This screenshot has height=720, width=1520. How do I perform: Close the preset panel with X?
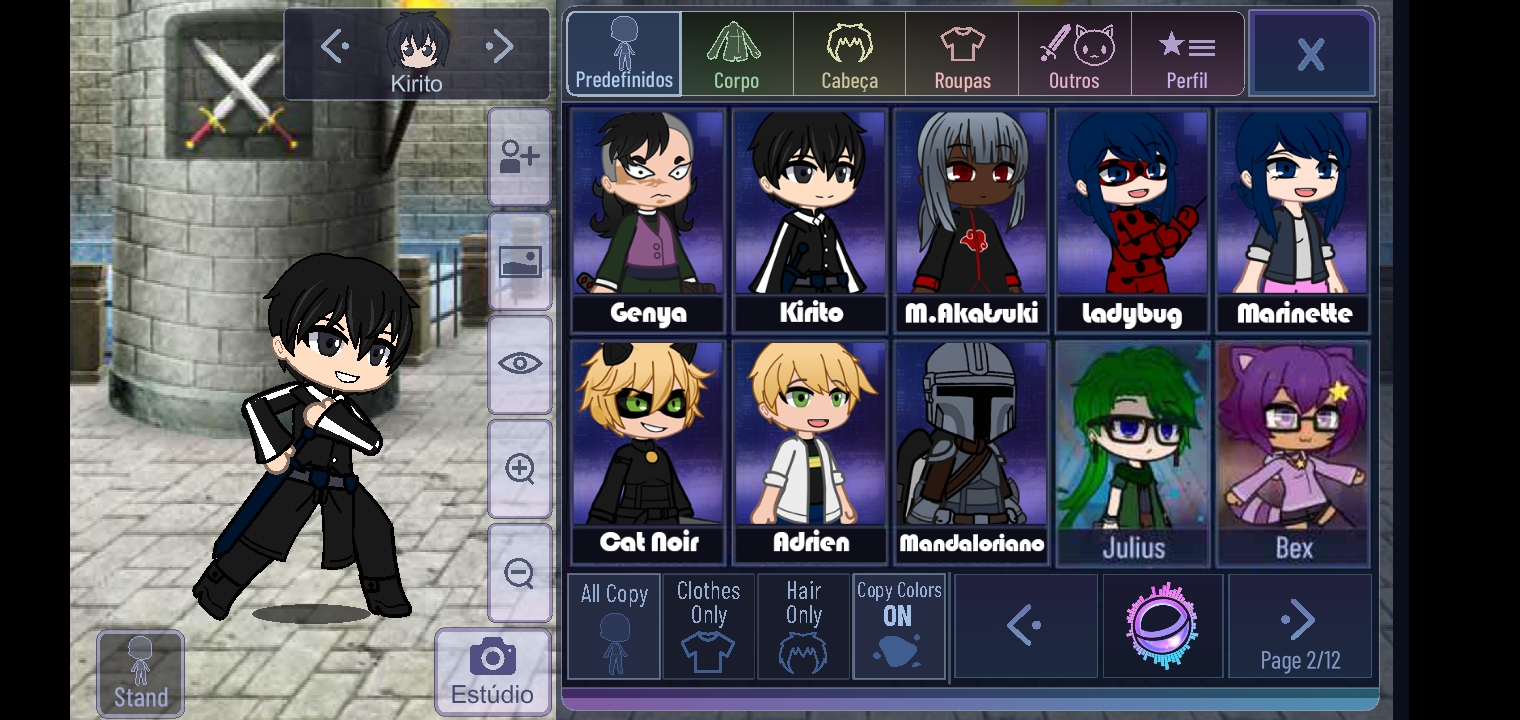tap(1311, 54)
